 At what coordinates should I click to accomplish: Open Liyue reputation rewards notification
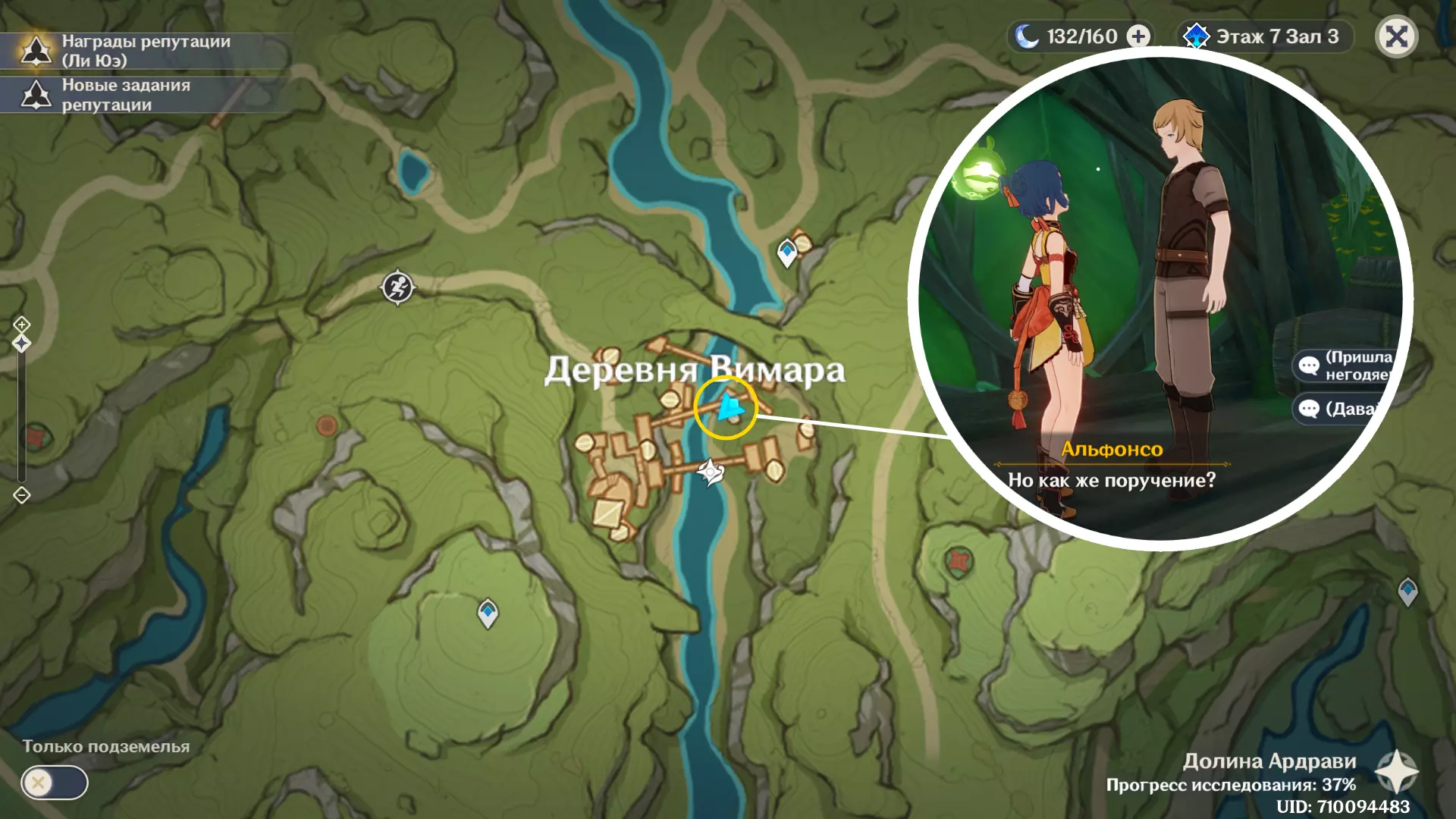pyautogui.click(x=144, y=51)
